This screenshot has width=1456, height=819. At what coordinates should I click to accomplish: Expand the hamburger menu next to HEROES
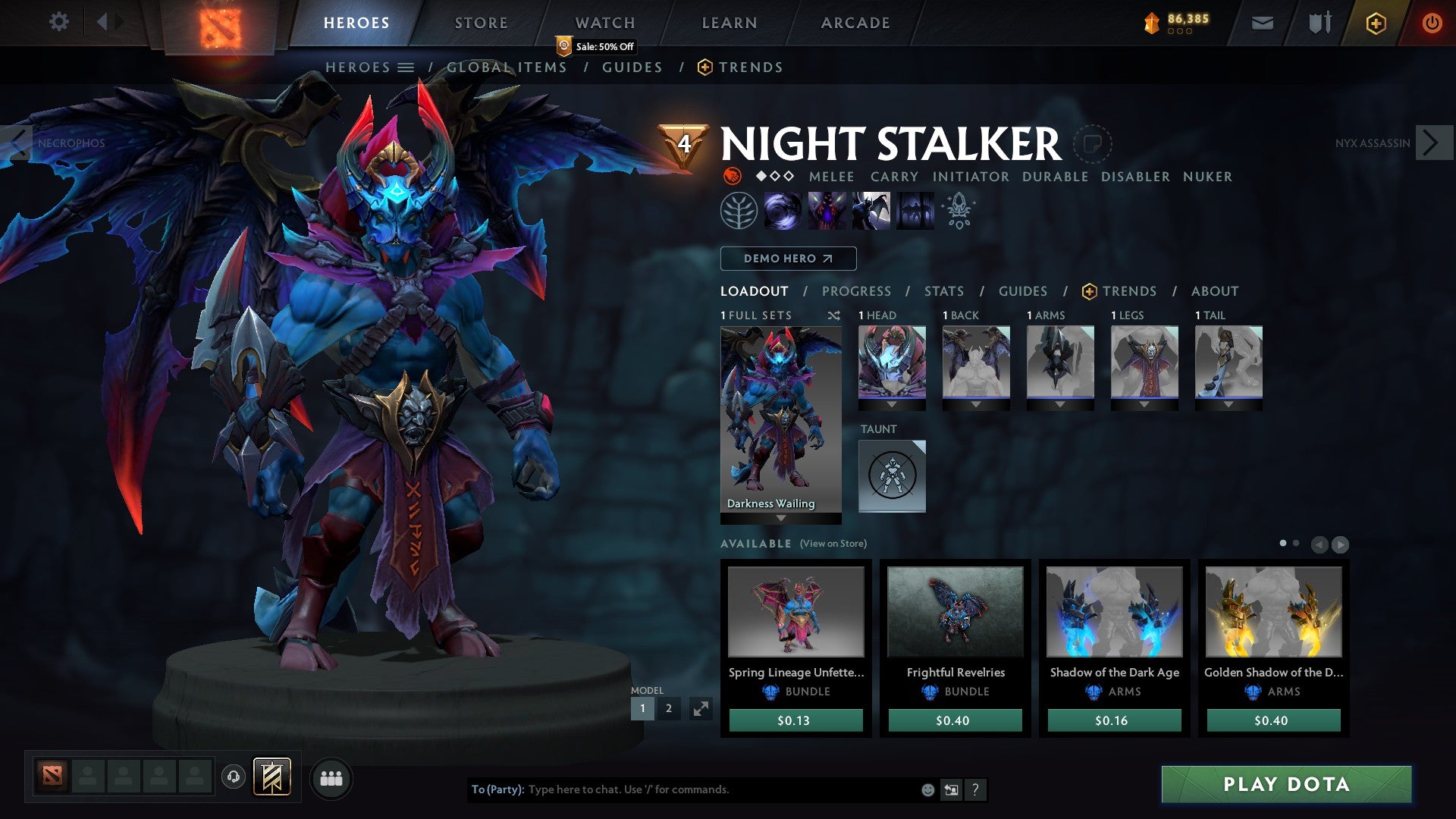point(407,67)
